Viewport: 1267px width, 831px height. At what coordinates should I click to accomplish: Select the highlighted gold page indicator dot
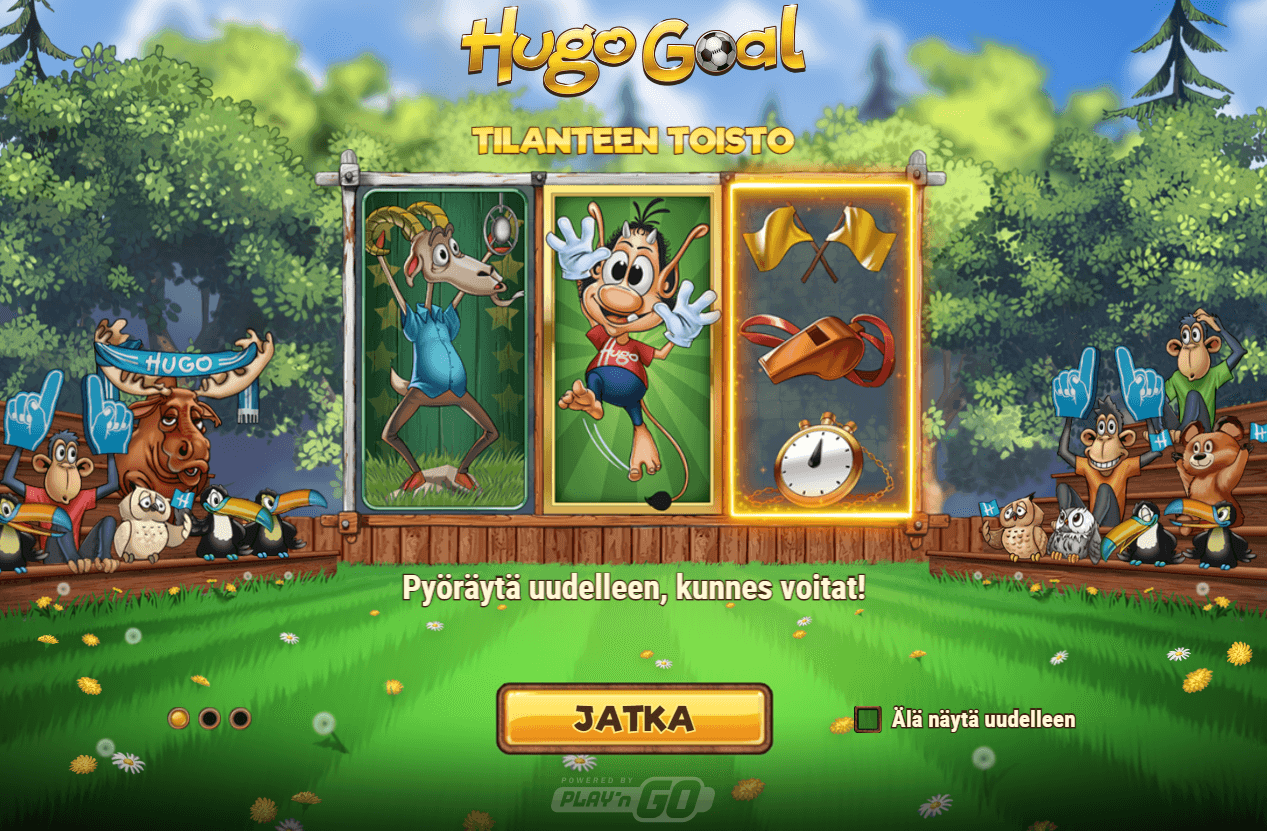pyautogui.click(x=179, y=718)
